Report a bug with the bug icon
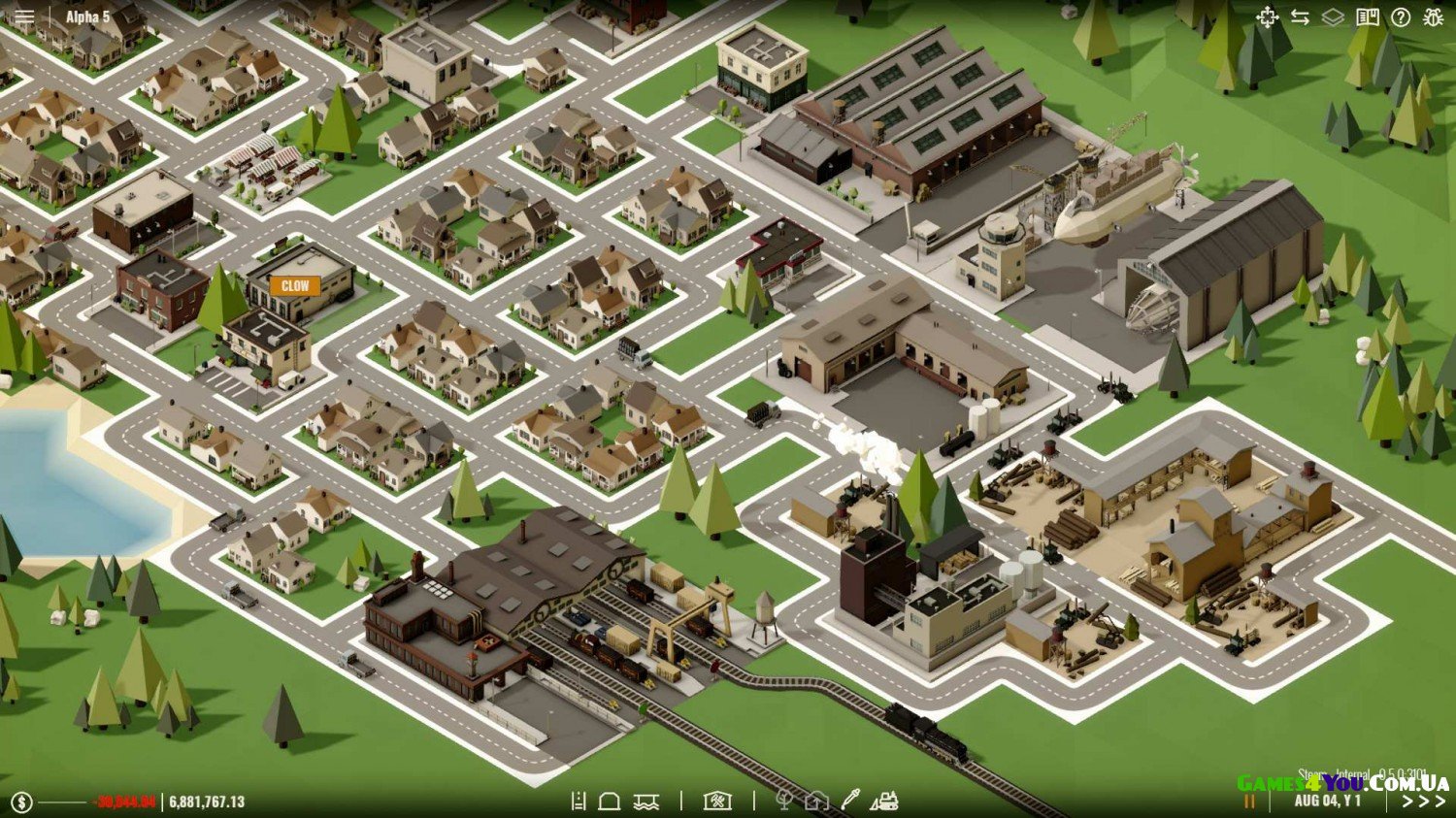 [1434, 17]
